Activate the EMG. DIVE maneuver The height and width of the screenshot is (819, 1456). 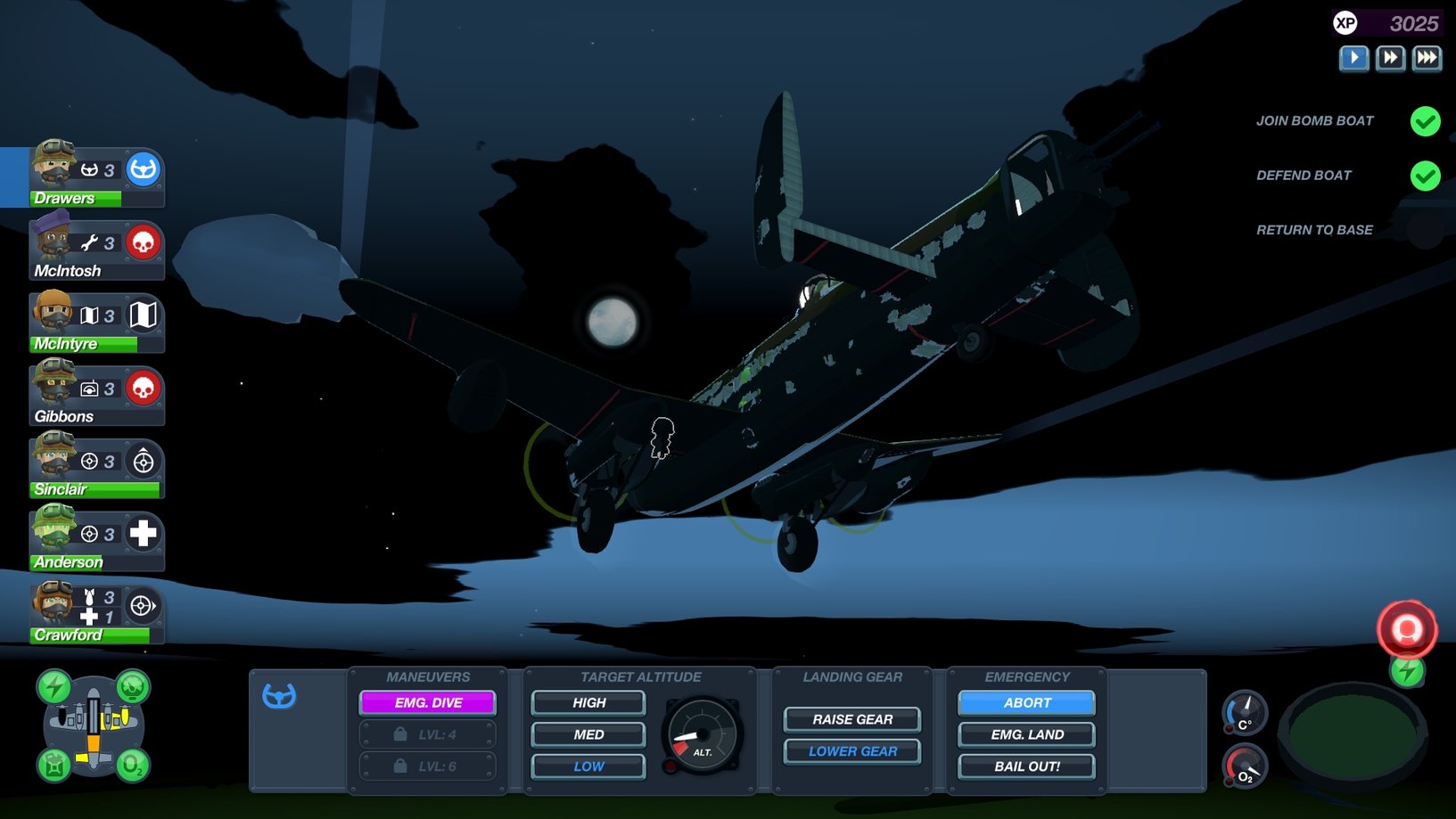[428, 703]
